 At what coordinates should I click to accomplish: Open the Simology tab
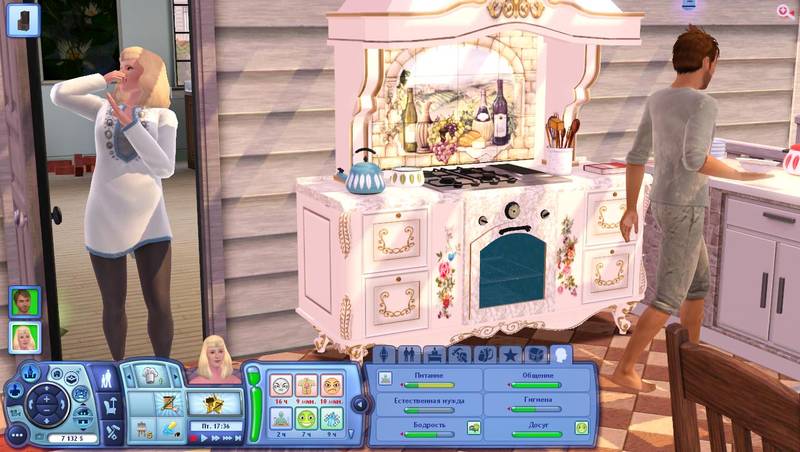tap(385, 355)
